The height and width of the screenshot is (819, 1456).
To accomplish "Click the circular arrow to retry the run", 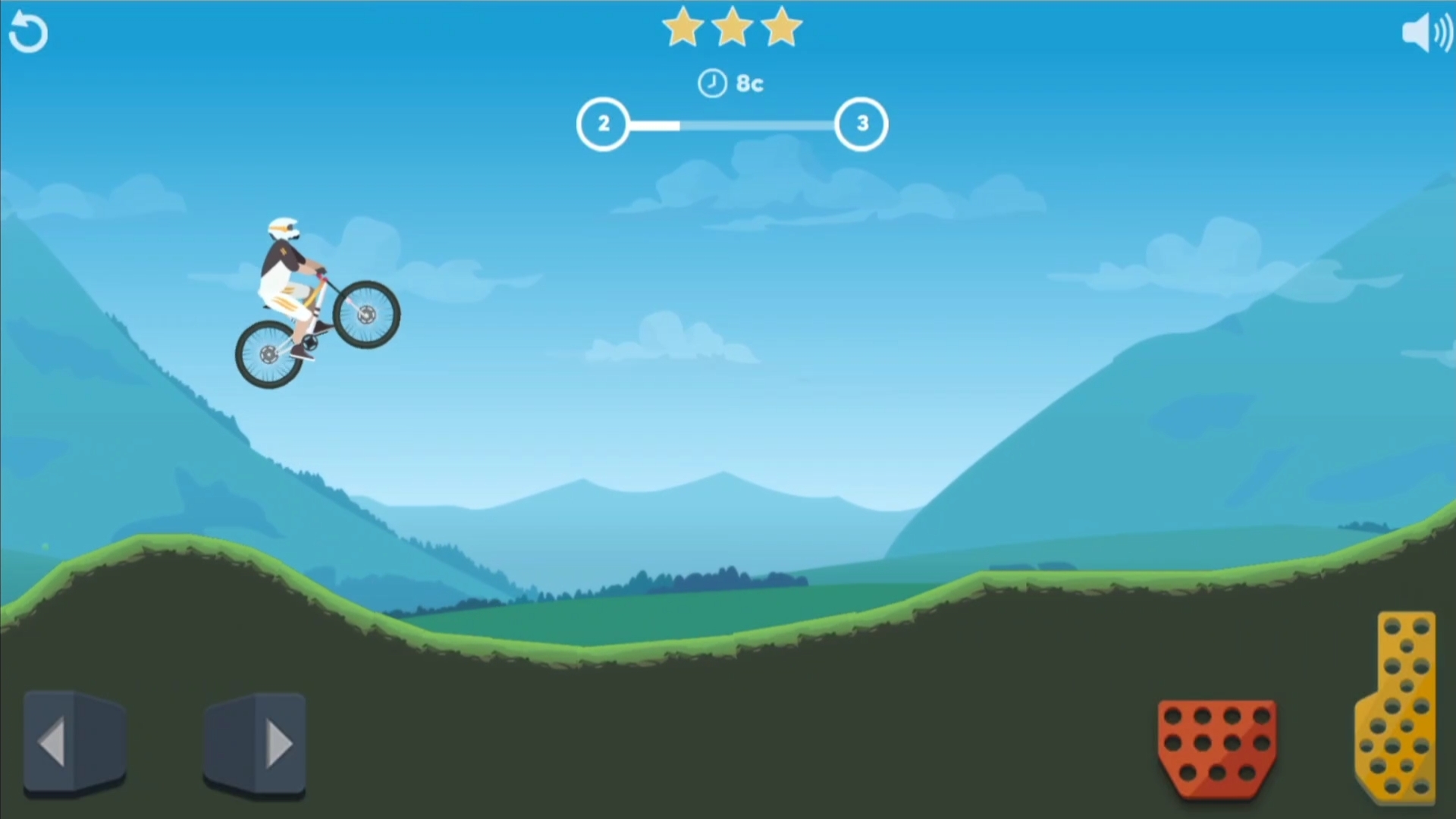I will [x=28, y=32].
